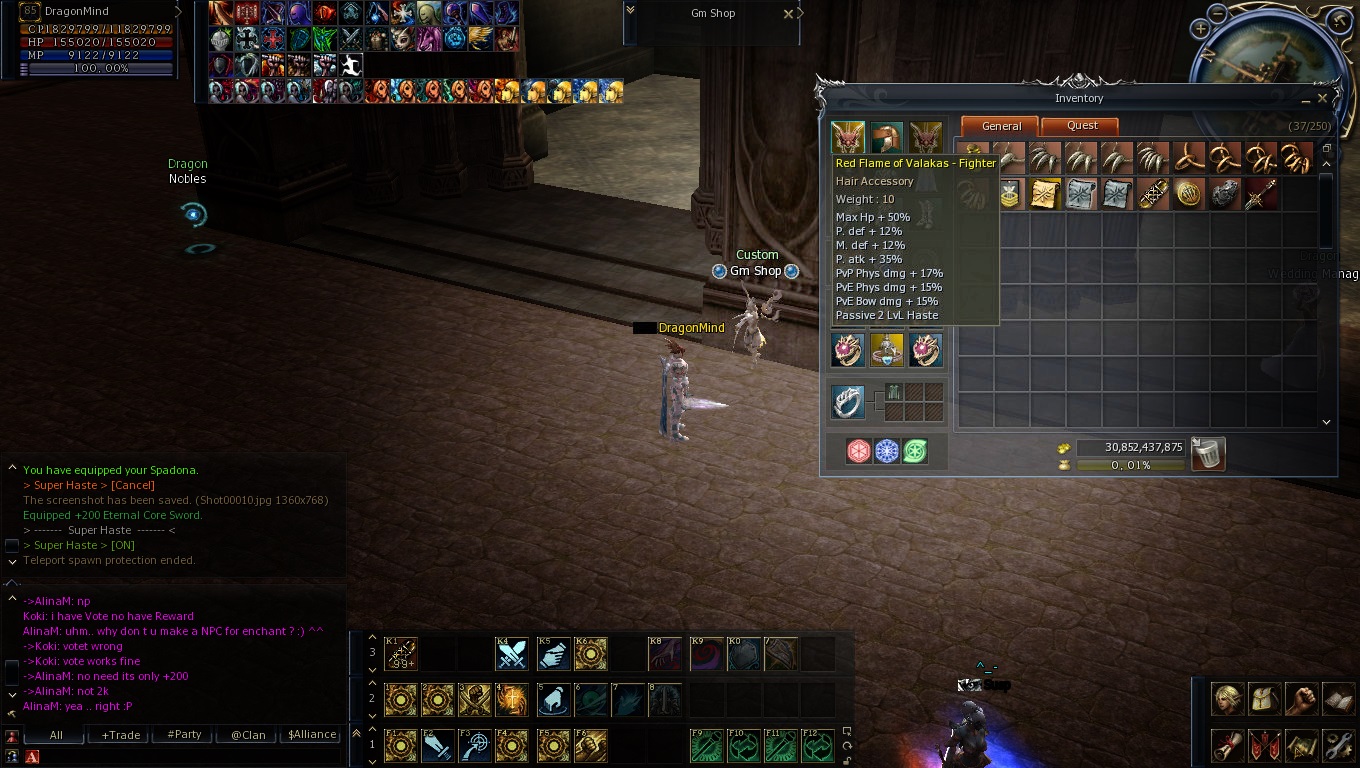
Task: Close the Gm Shop window
Action: click(x=788, y=14)
